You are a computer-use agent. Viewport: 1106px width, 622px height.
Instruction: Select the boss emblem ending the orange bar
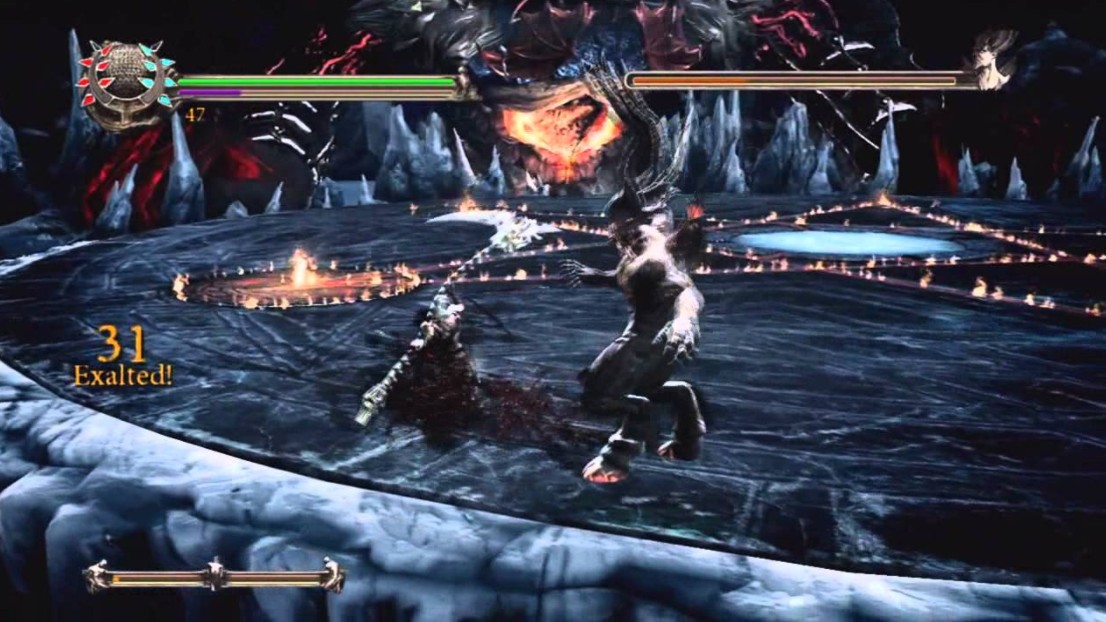(x=996, y=70)
